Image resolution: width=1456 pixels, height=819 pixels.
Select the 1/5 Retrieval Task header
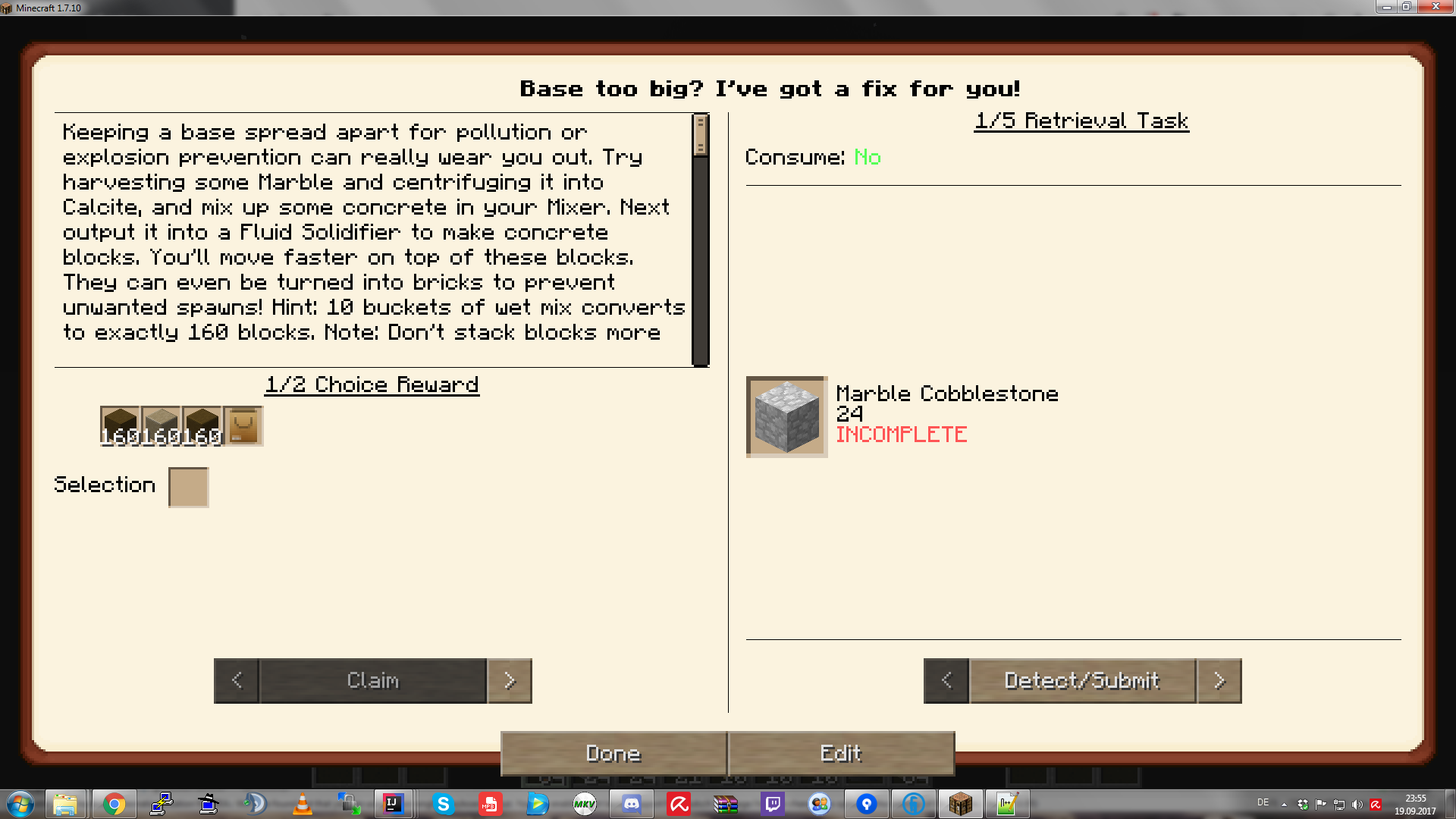click(x=1081, y=120)
